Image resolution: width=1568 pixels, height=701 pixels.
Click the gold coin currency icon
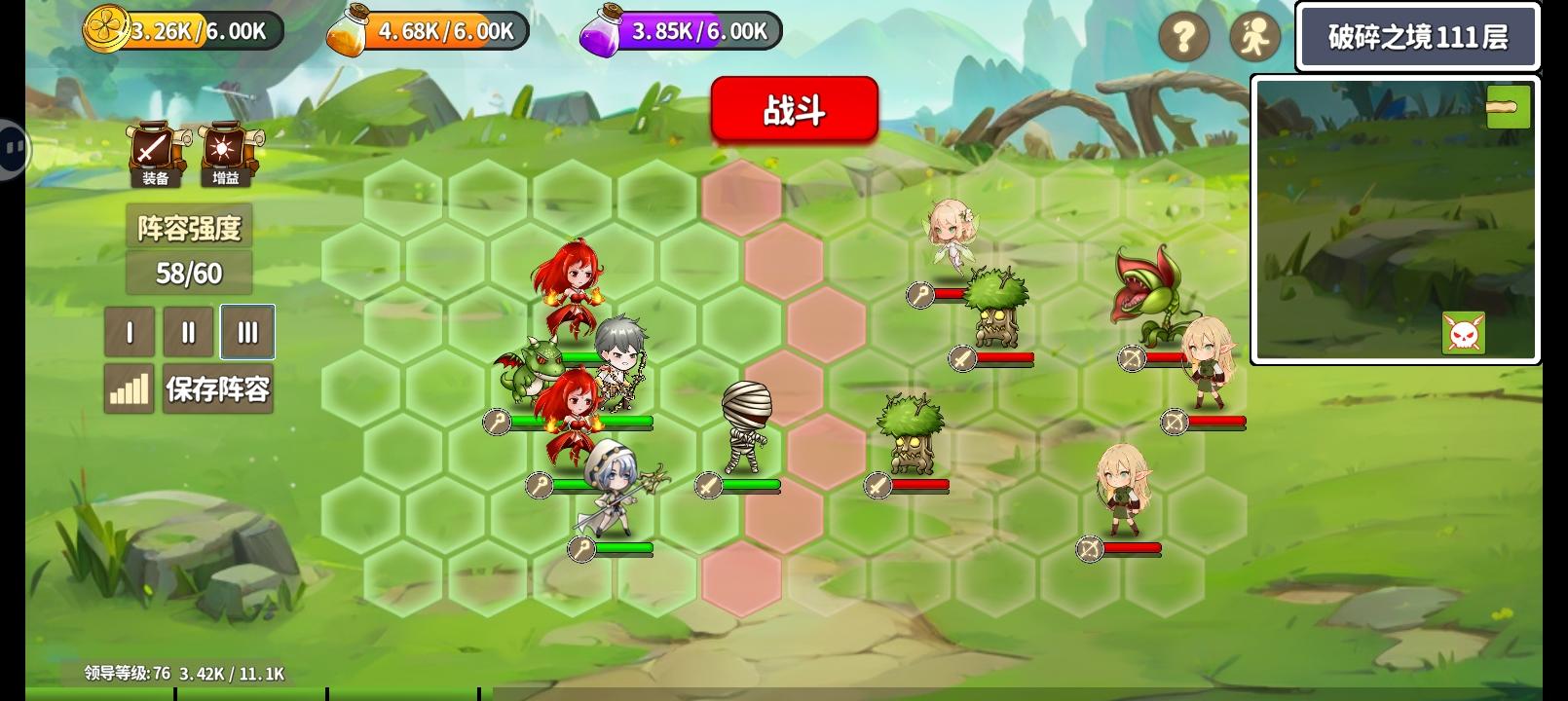[107, 29]
